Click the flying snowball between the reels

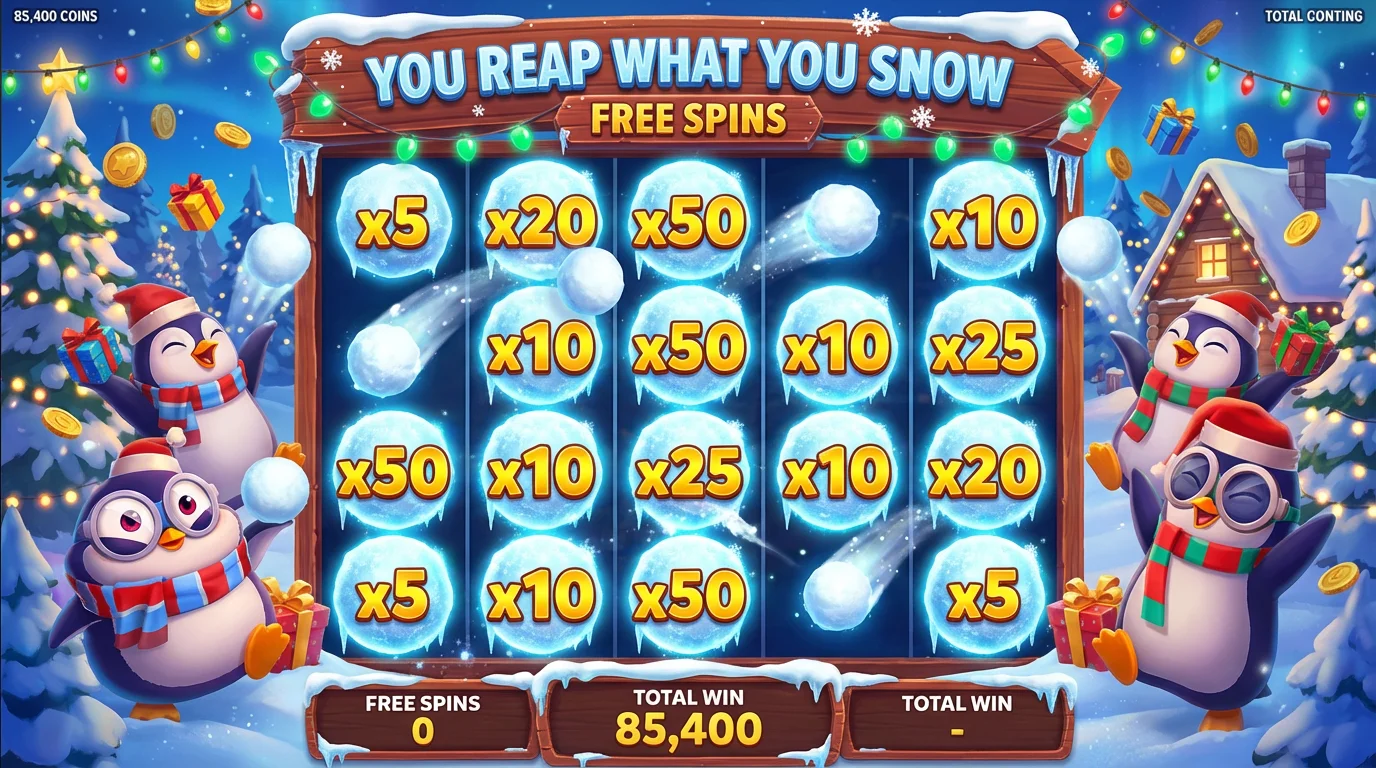coord(590,280)
